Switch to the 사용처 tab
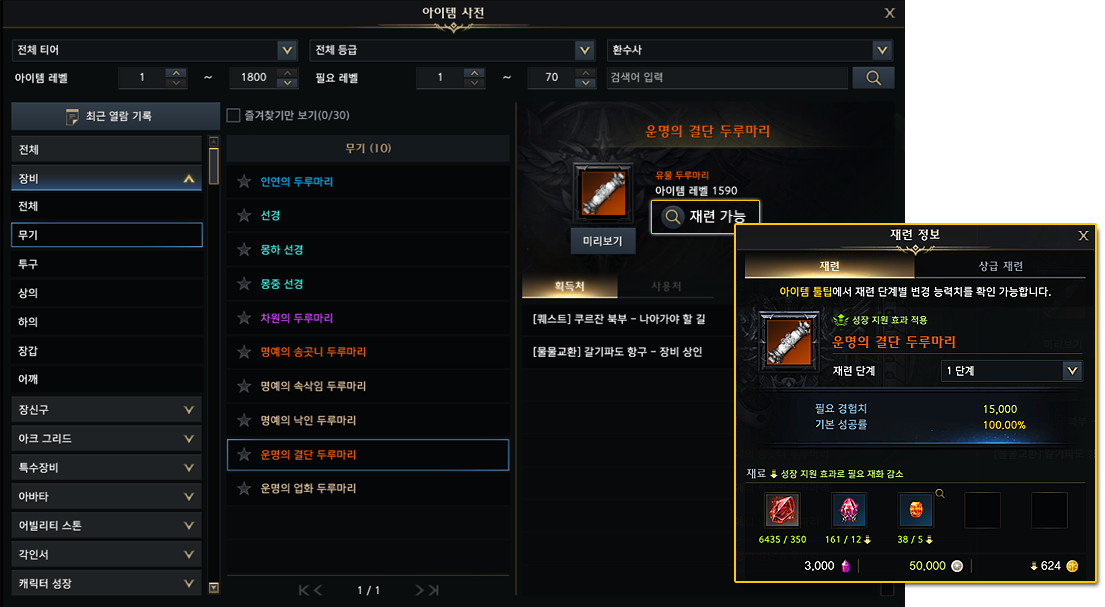Image resolution: width=1105 pixels, height=607 pixels. coord(666,286)
